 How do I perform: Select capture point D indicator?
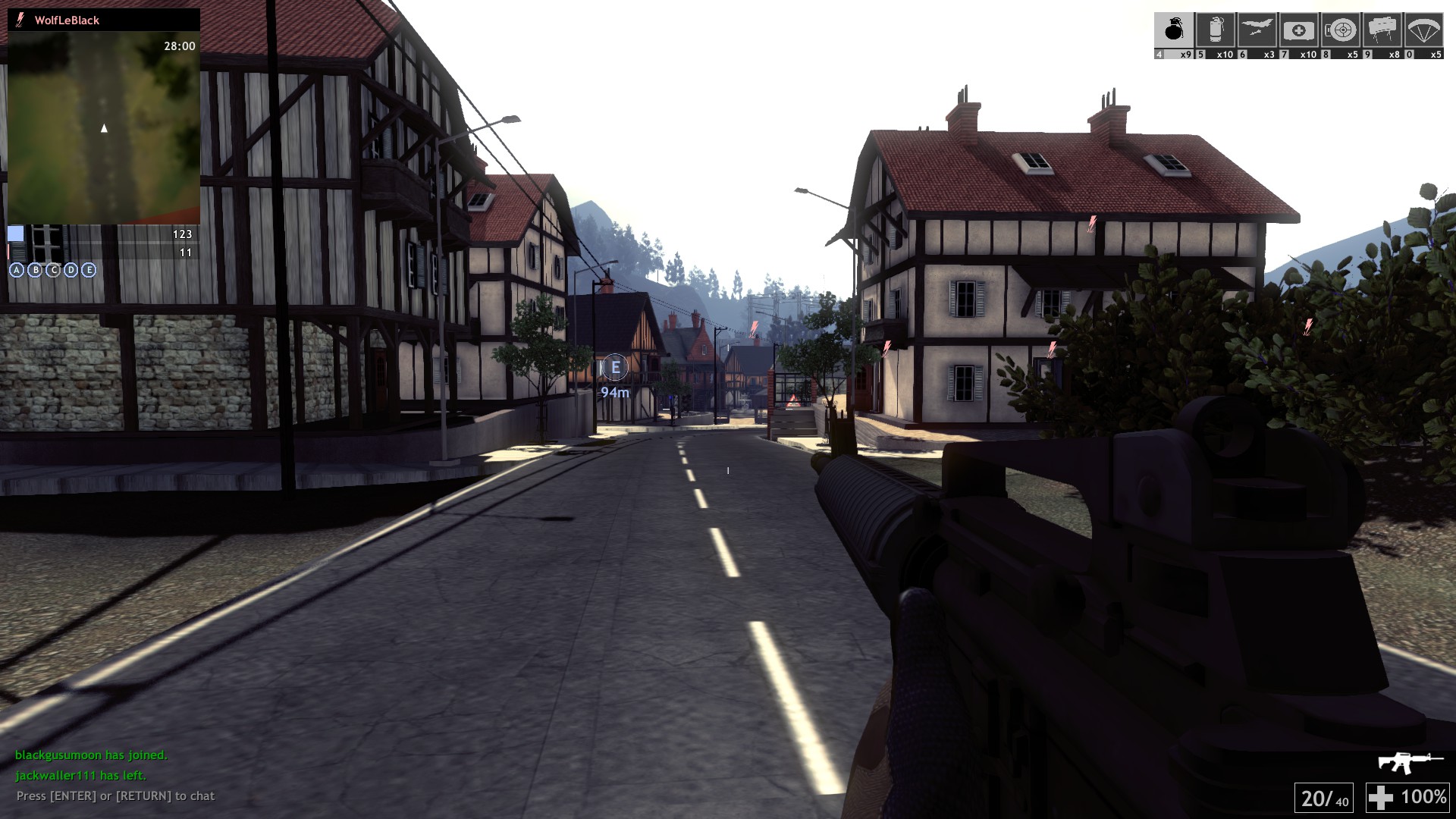[71, 270]
